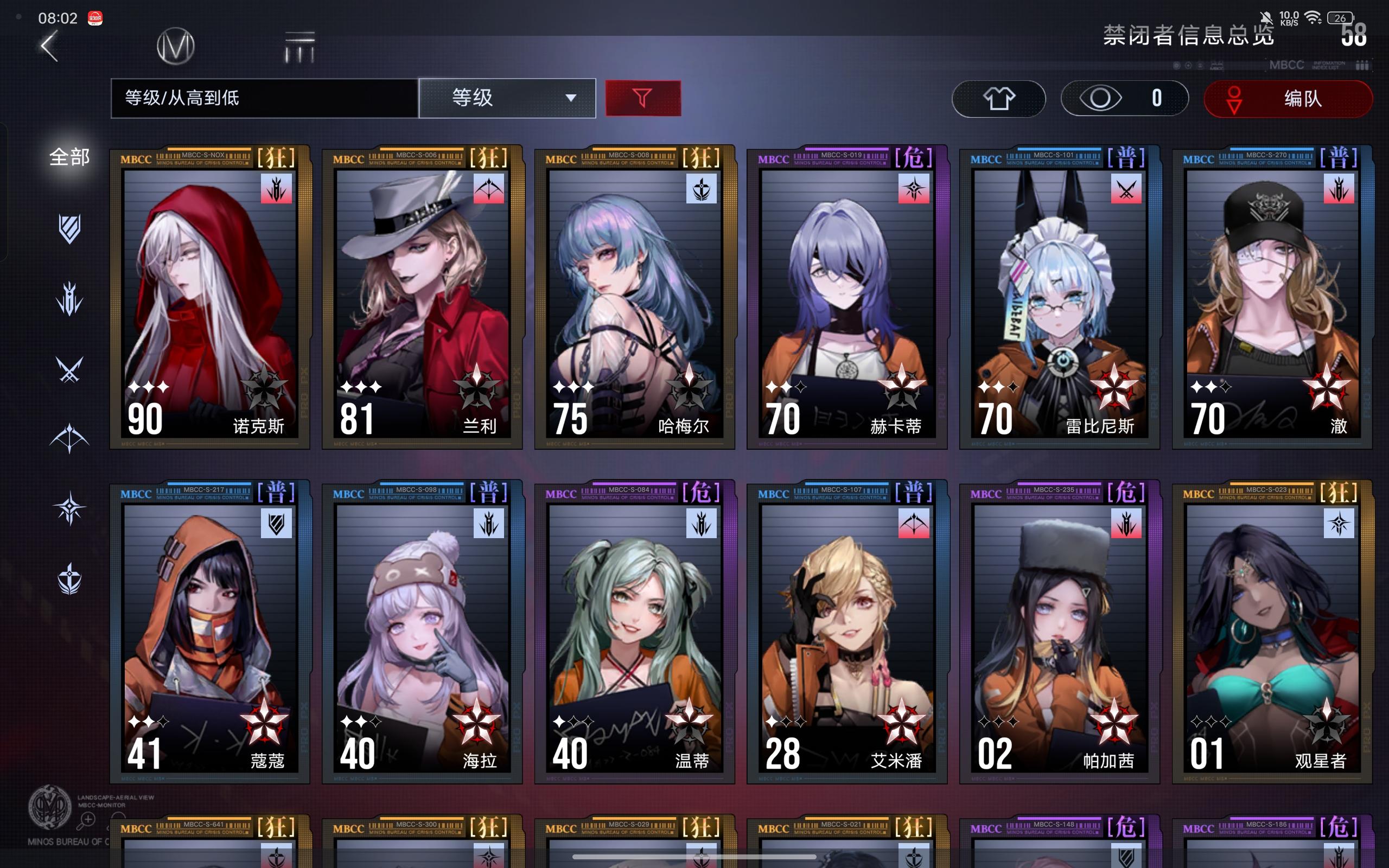Image resolution: width=1389 pixels, height=868 pixels.
Task: Expand the 等级/从高到低 sort field
Action: coord(265,98)
